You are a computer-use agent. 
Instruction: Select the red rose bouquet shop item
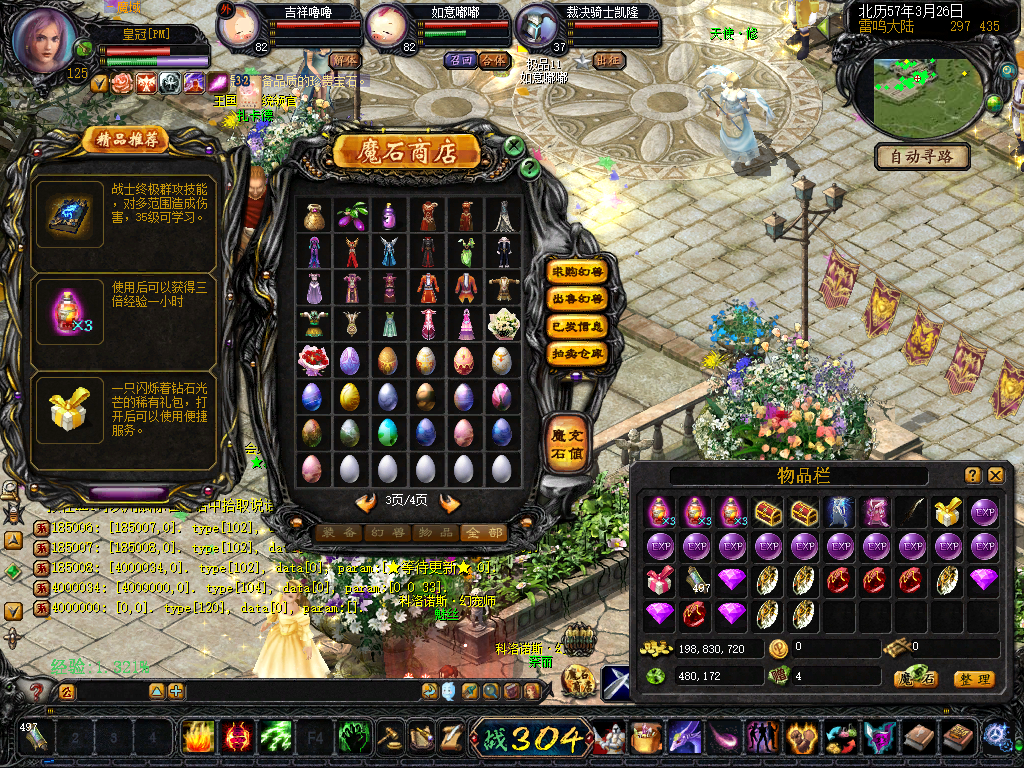click(x=313, y=360)
